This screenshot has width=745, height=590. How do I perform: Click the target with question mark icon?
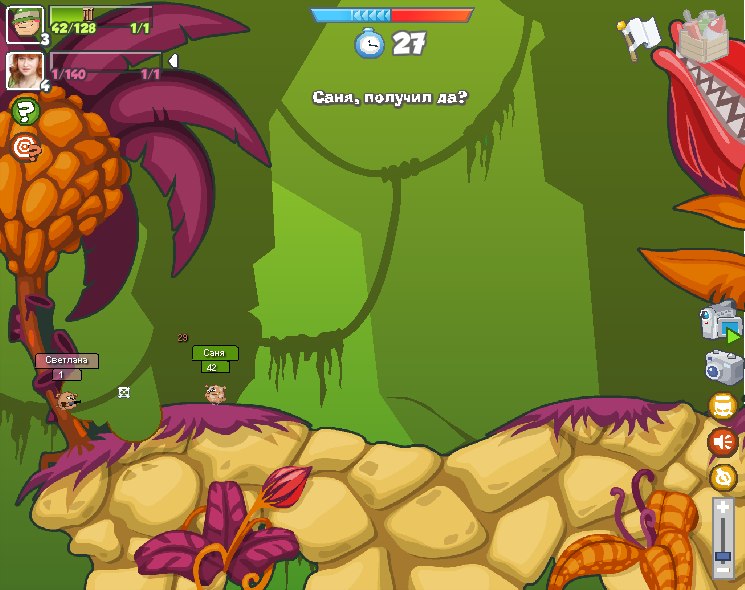[x=26, y=148]
